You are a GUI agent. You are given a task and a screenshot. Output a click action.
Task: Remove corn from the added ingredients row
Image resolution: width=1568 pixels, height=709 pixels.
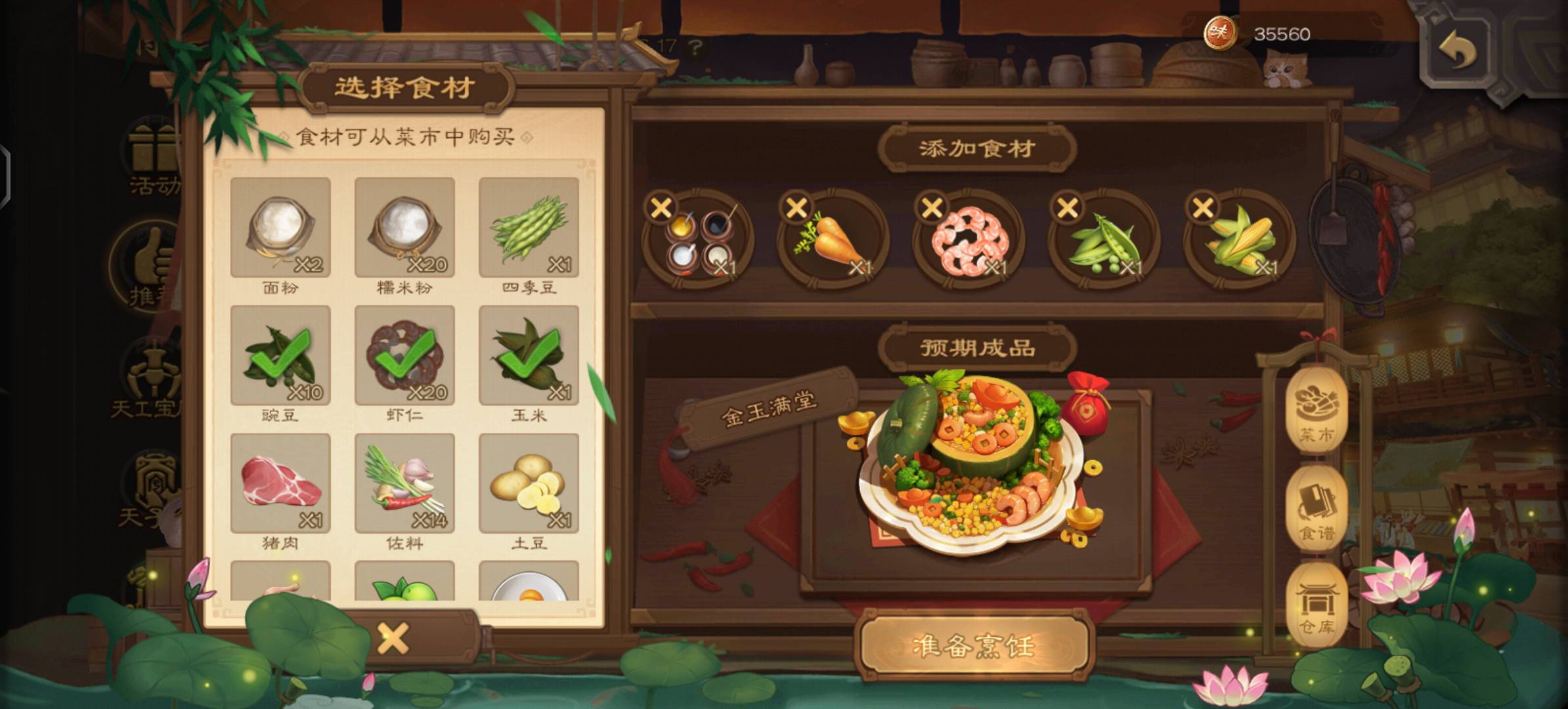[1203, 208]
